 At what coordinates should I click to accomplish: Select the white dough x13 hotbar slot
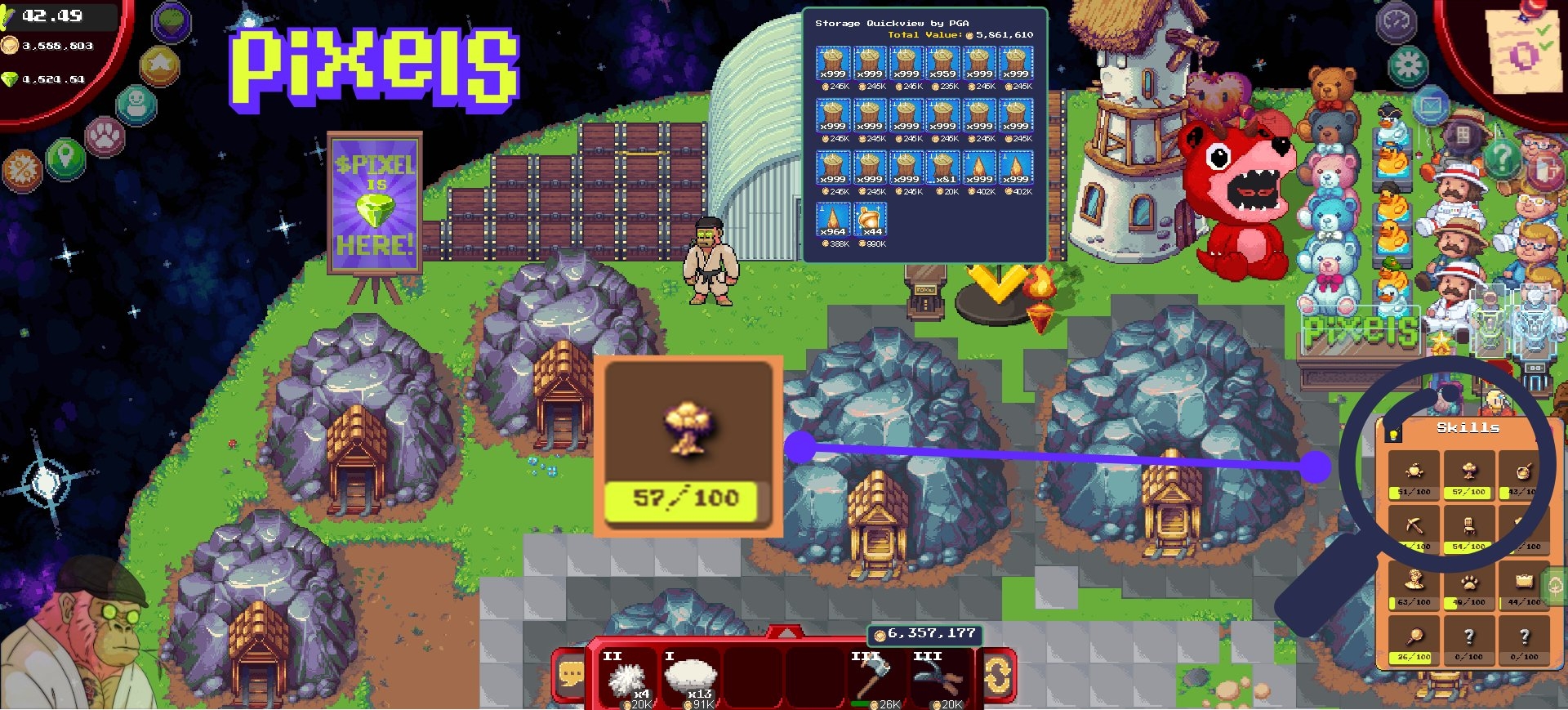(691, 678)
